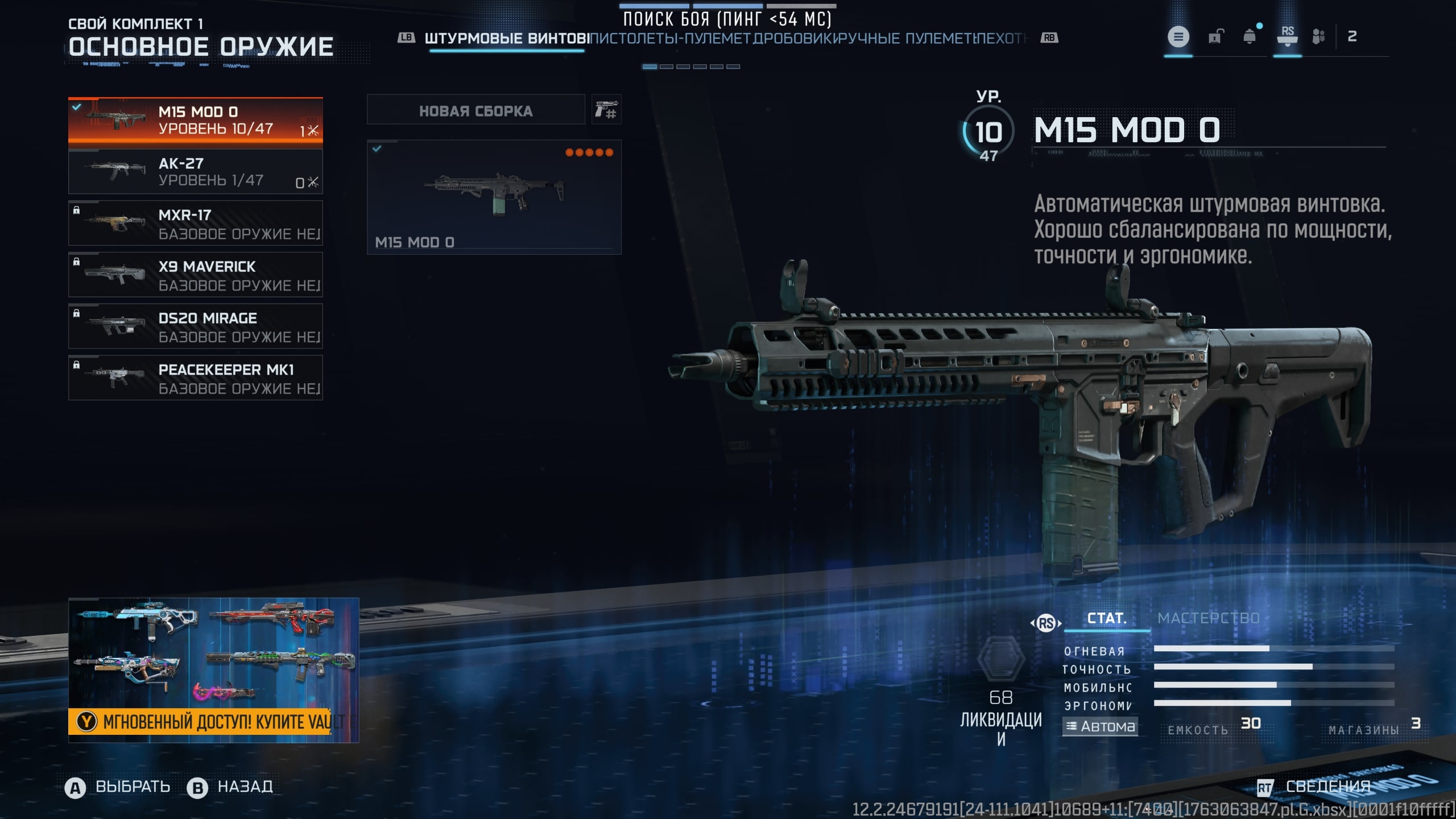
Task: Click the Новая сборка button
Action: 475,110
